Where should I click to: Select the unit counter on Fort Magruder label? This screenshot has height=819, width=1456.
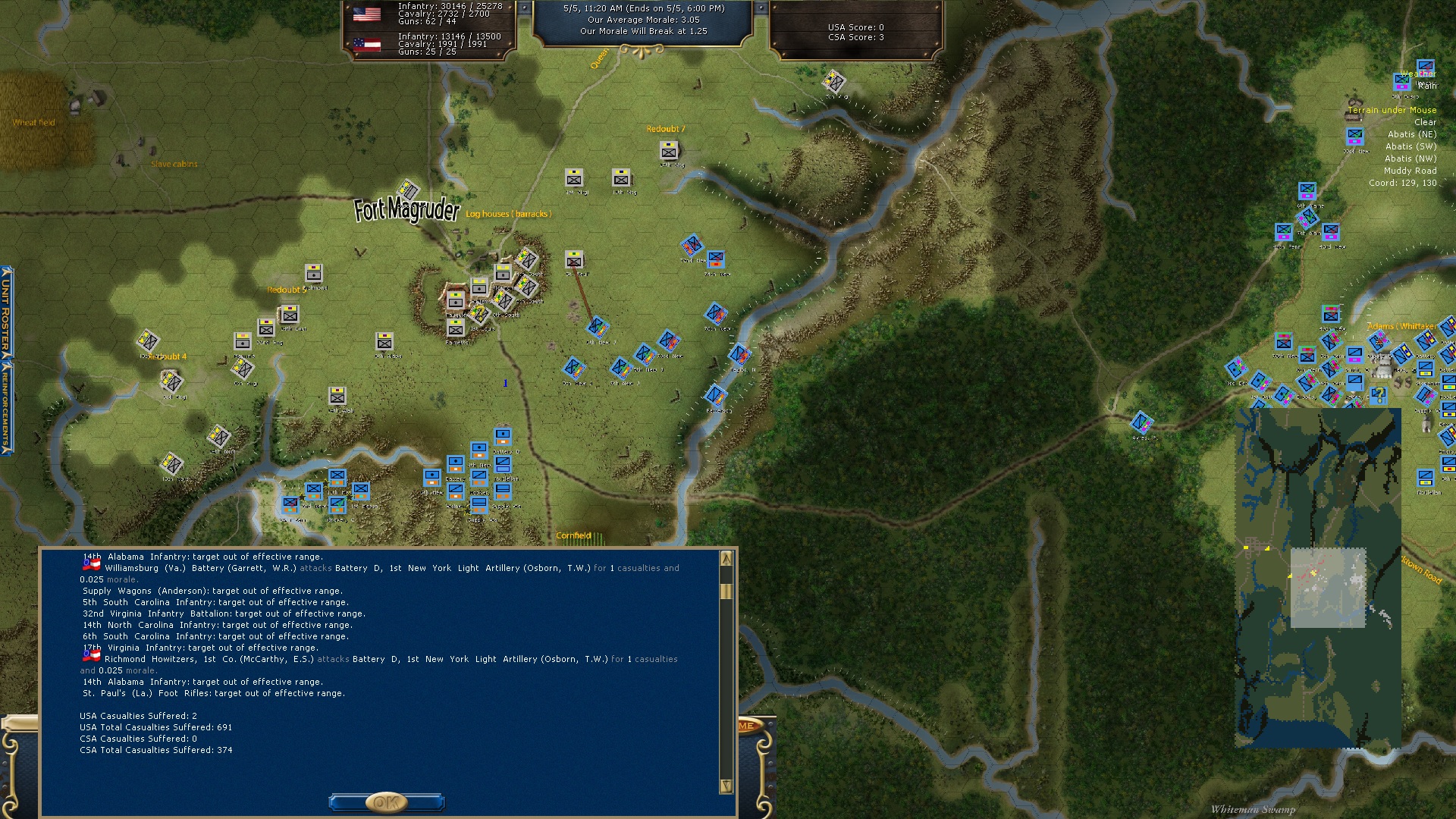tap(408, 189)
